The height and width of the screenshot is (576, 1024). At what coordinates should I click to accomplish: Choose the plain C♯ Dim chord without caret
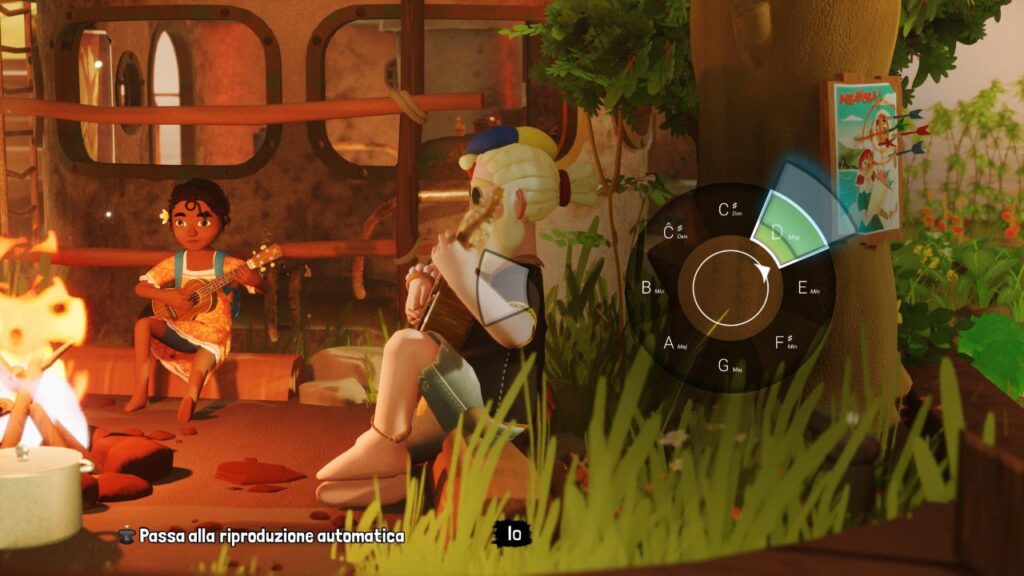coord(730,211)
